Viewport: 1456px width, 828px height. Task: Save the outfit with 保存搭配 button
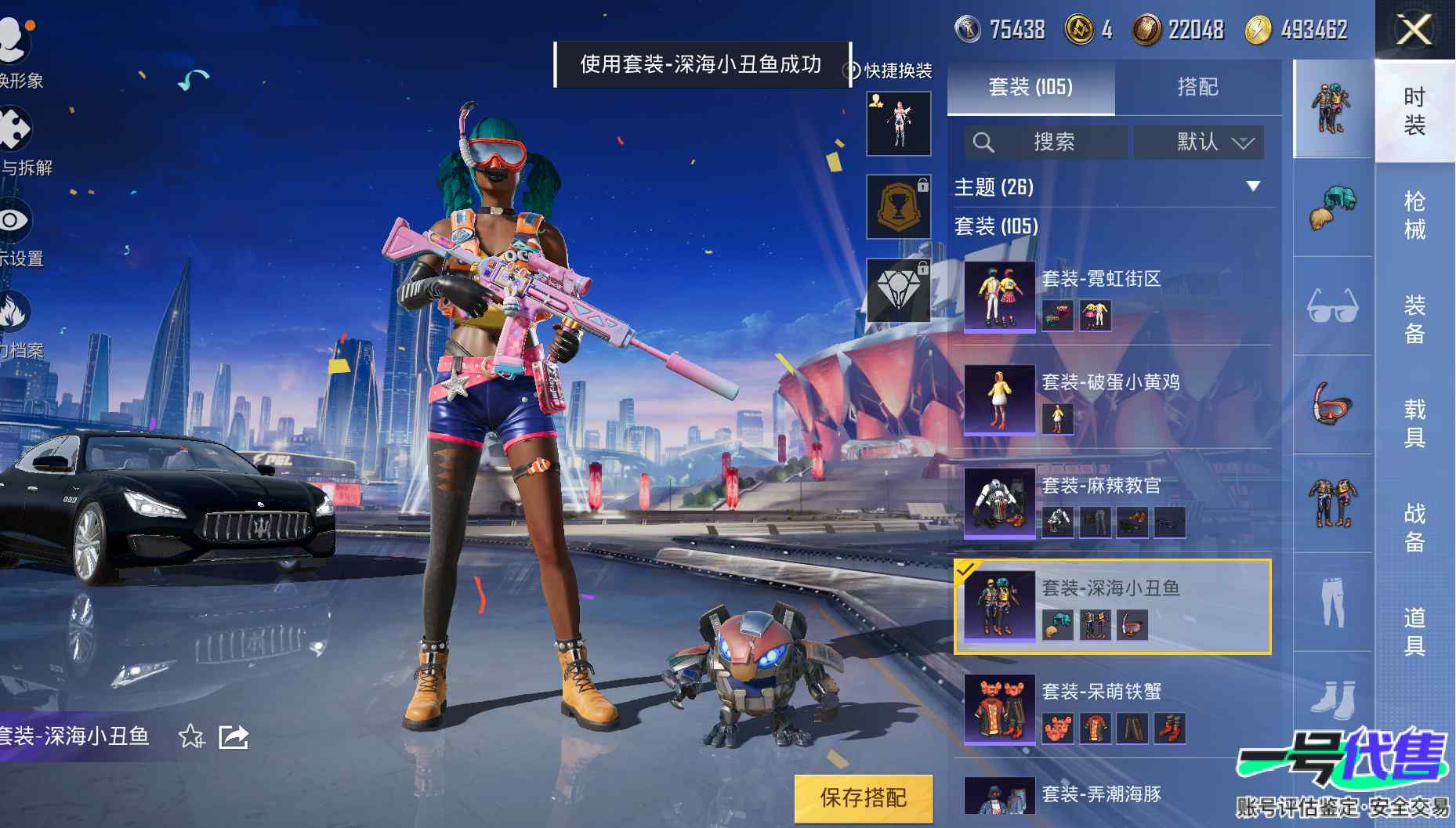863,798
